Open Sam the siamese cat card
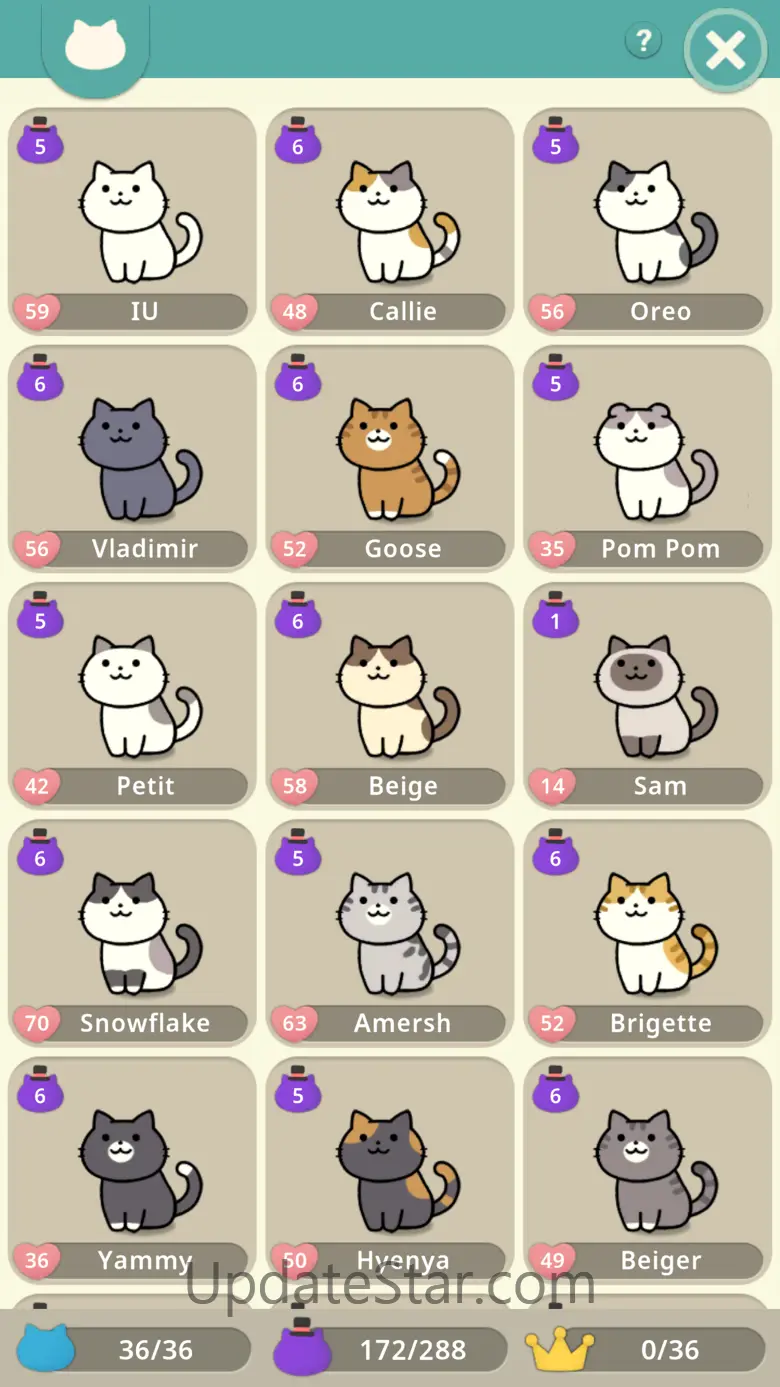780x1387 pixels. click(x=648, y=696)
